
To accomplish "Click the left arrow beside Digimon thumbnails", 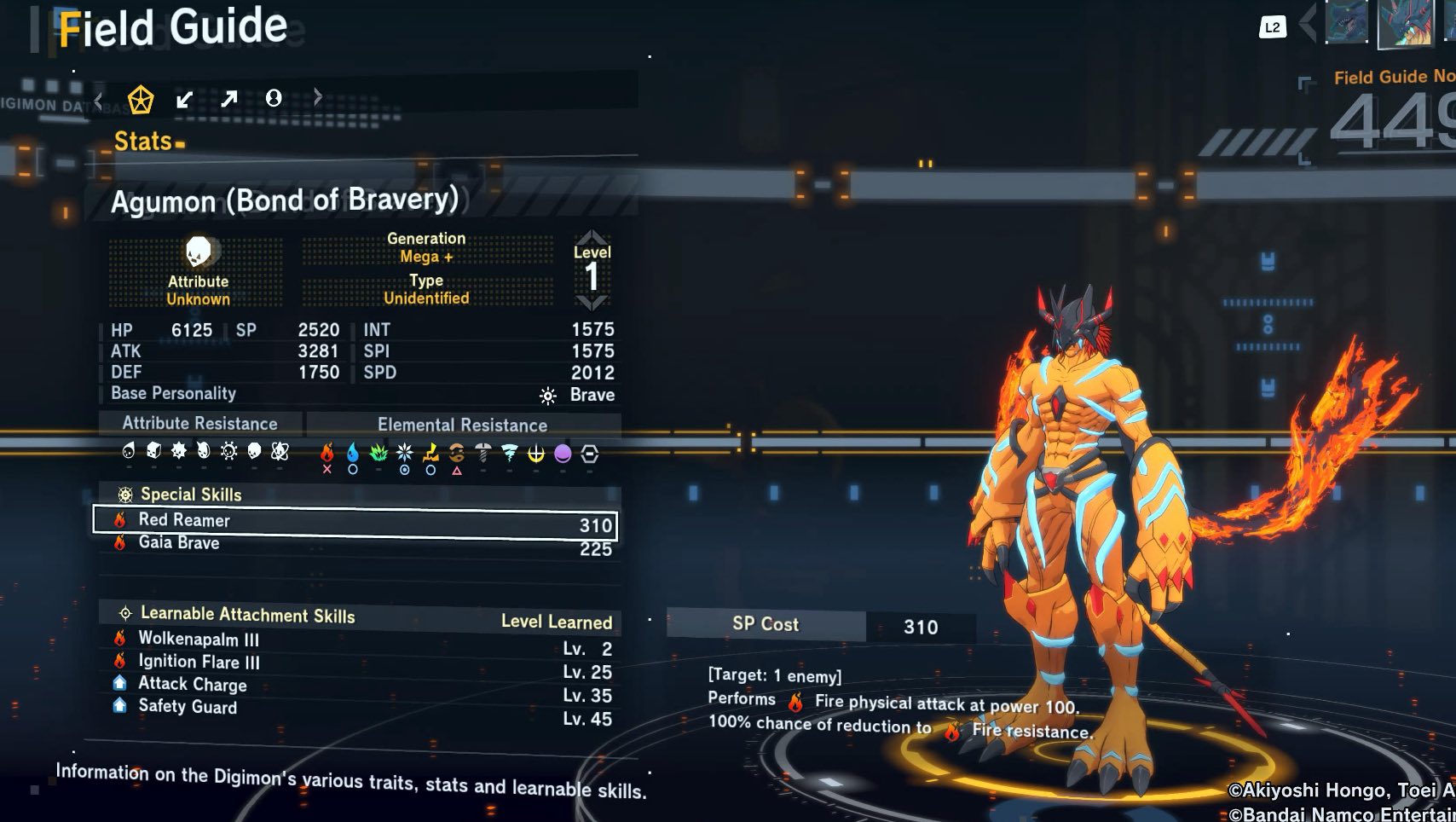I will coord(1308,23).
